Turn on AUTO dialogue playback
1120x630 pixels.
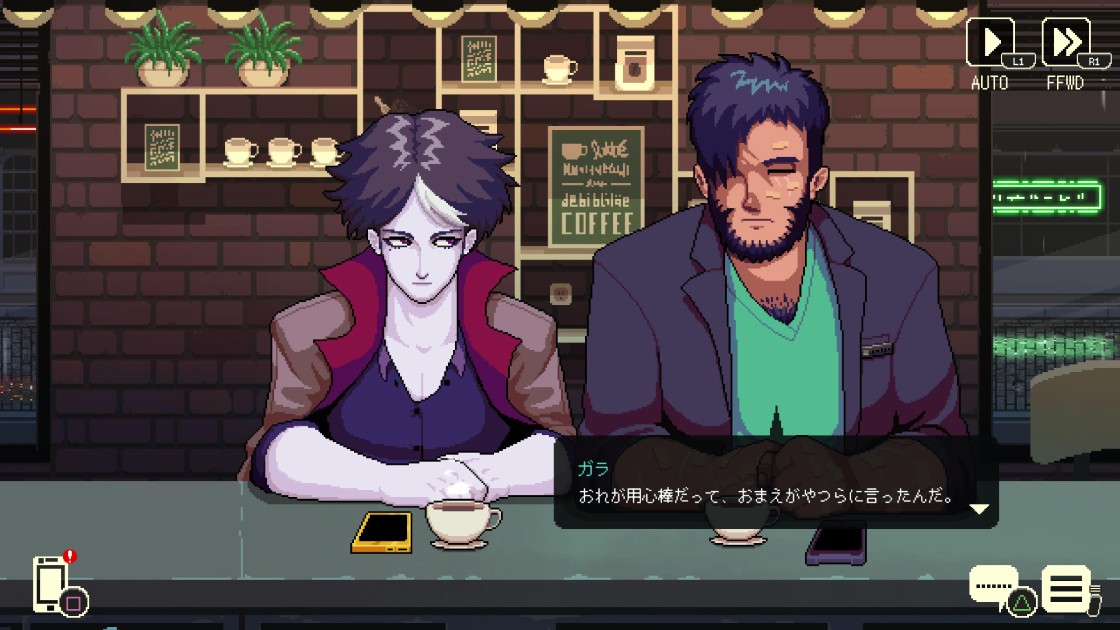pyautogui.click(x=990, y=43)
